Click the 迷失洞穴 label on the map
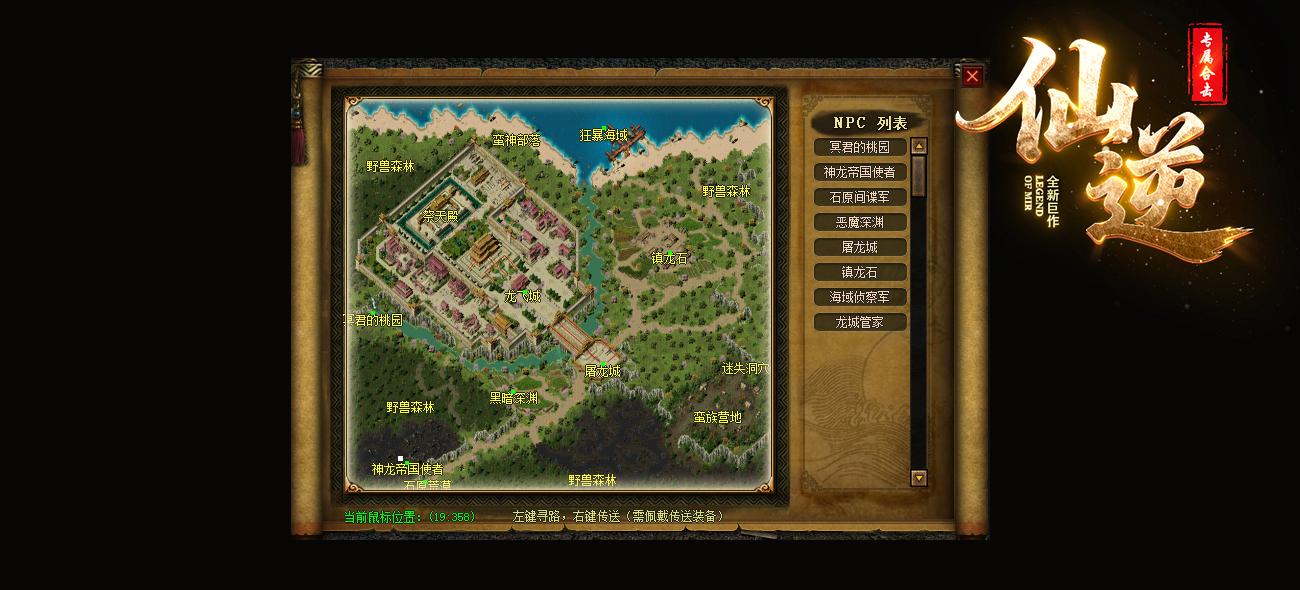 coord(745,368)
